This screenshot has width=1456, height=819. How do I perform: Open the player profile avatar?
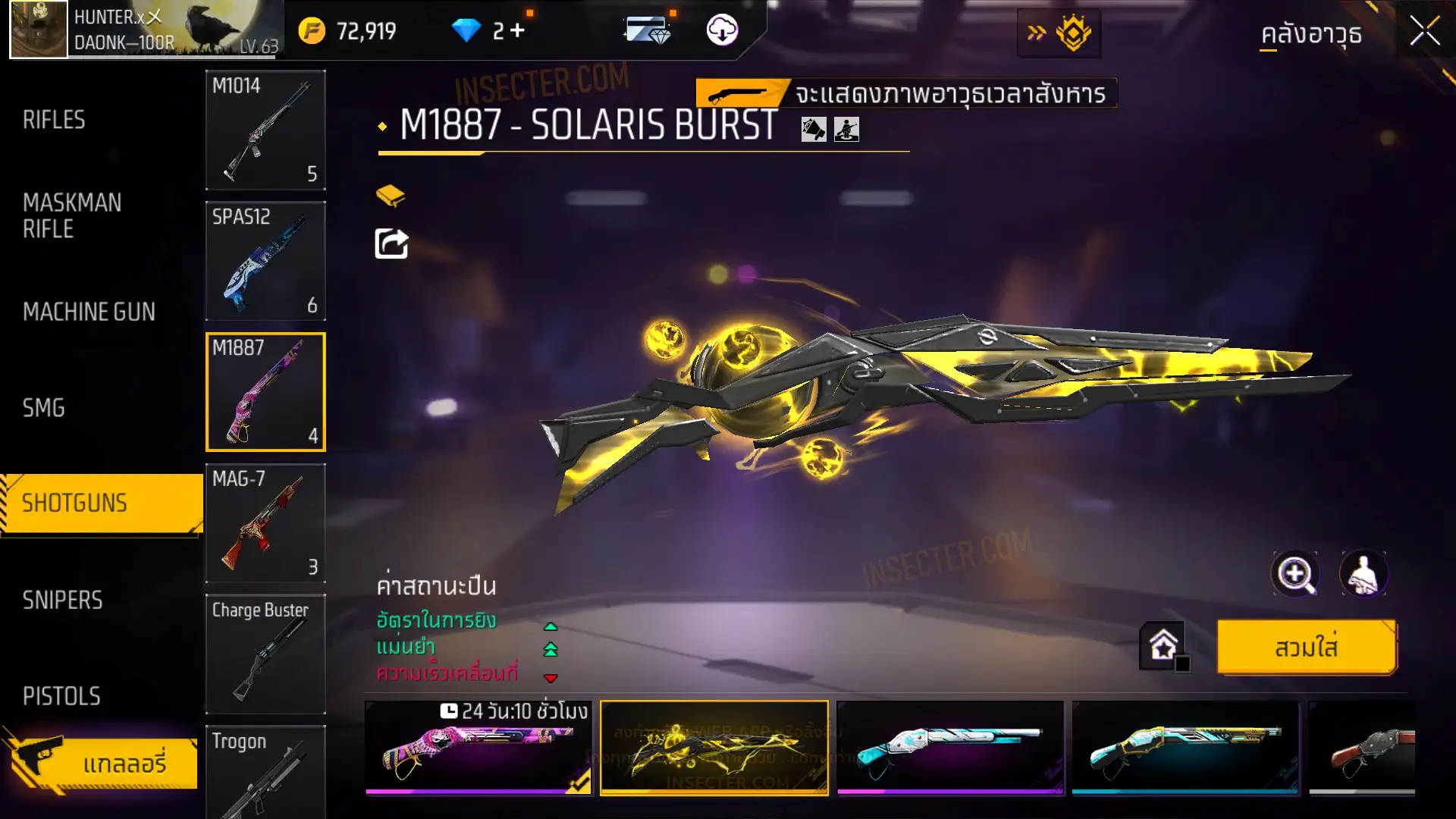click(x=39, y=30)
